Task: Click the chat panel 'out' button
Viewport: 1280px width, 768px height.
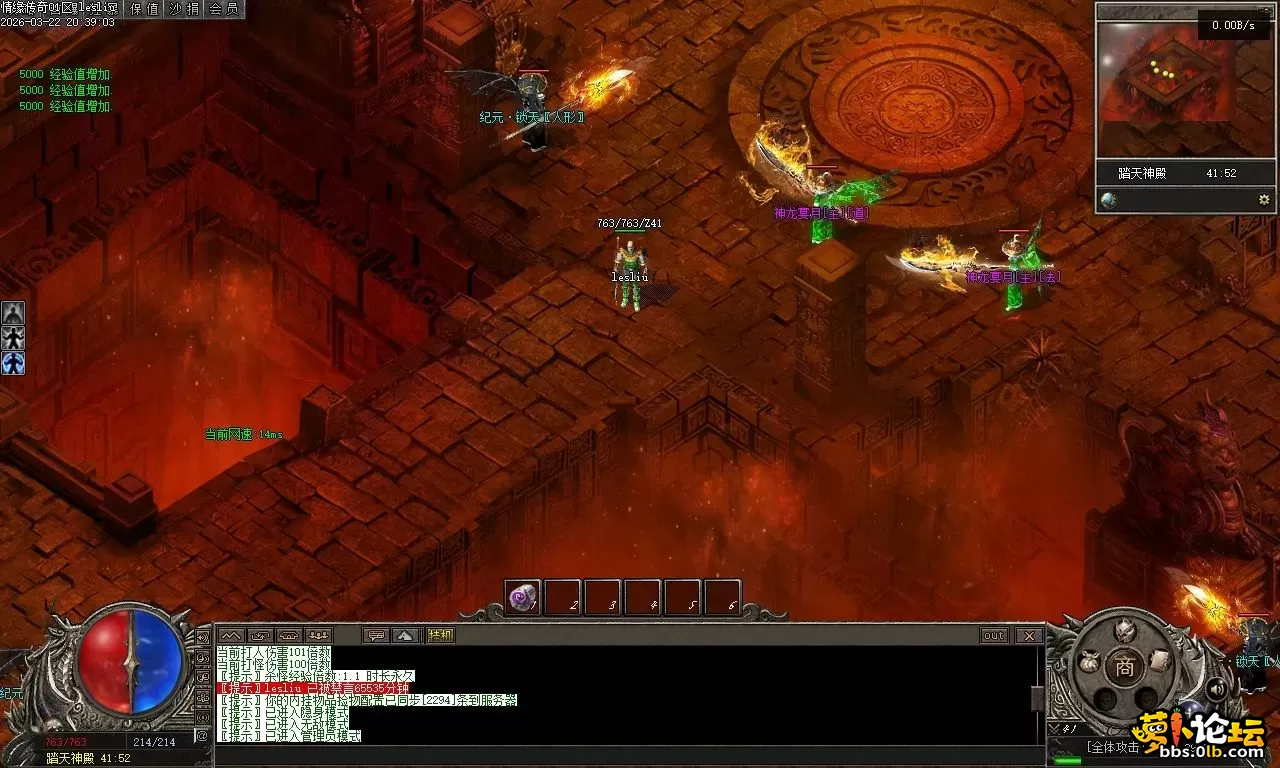Action: pyautogui.click(x=993, y=635)
